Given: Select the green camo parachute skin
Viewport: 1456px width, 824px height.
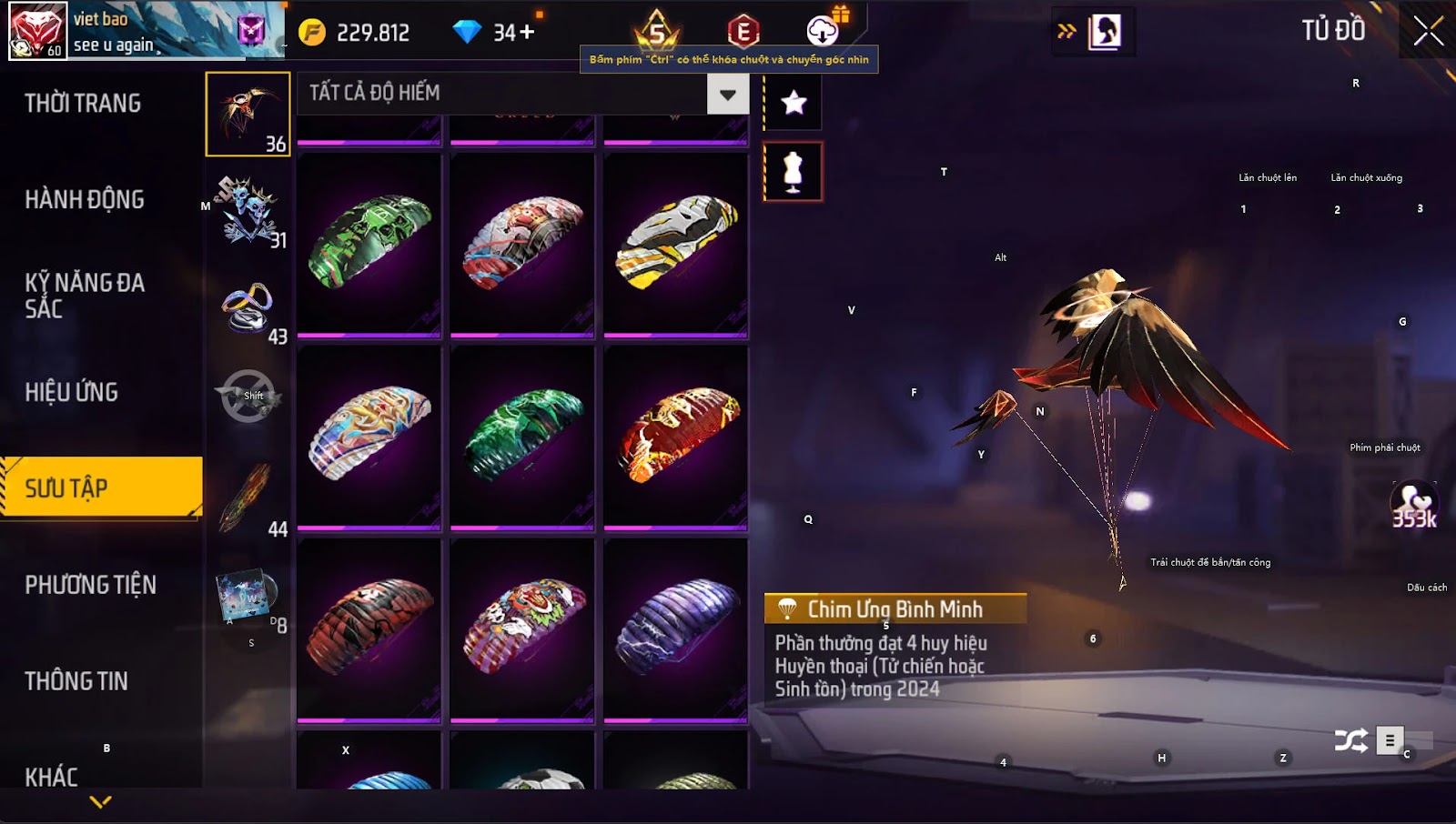Looking at the screenshot, I should point(369,245).
